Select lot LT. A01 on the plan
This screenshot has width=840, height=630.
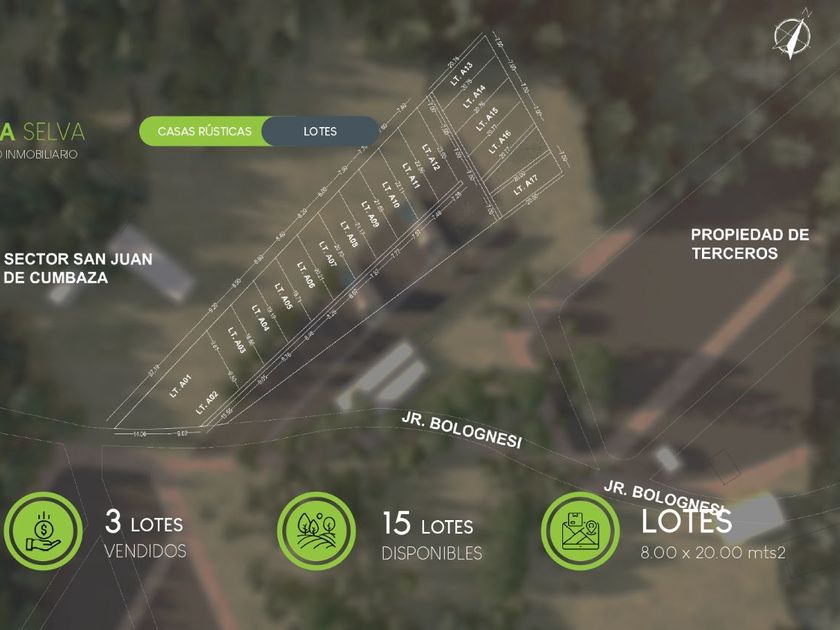click(x=181, y=382)
